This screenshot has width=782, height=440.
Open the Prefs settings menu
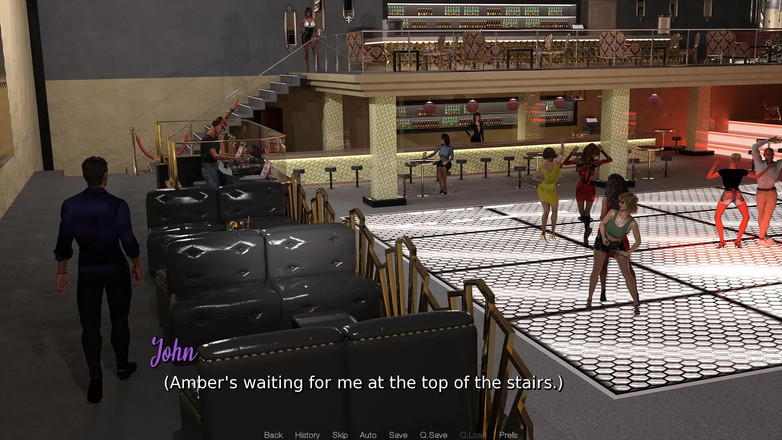(x=508, y=435)
